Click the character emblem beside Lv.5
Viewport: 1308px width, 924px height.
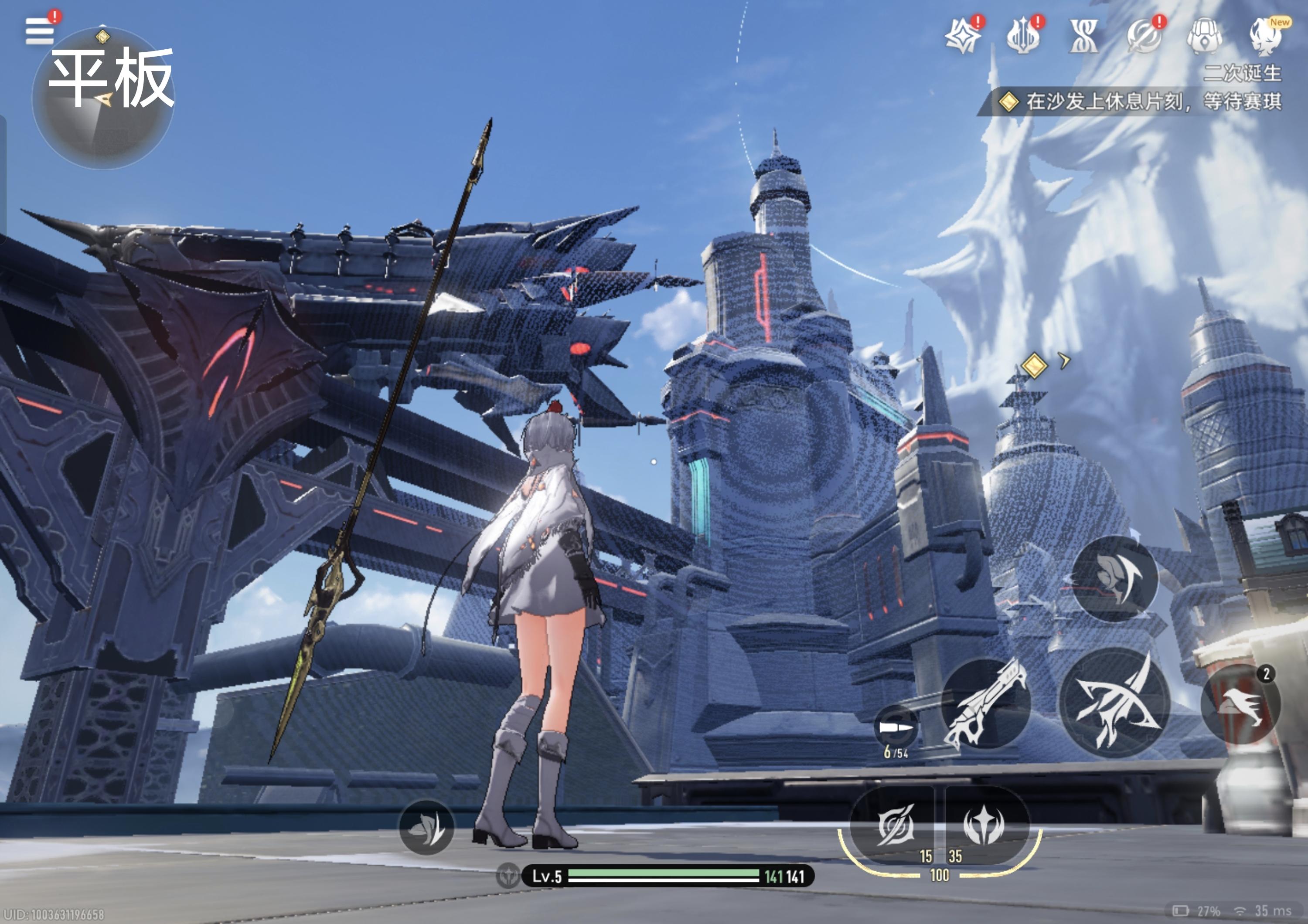point(508,876)
